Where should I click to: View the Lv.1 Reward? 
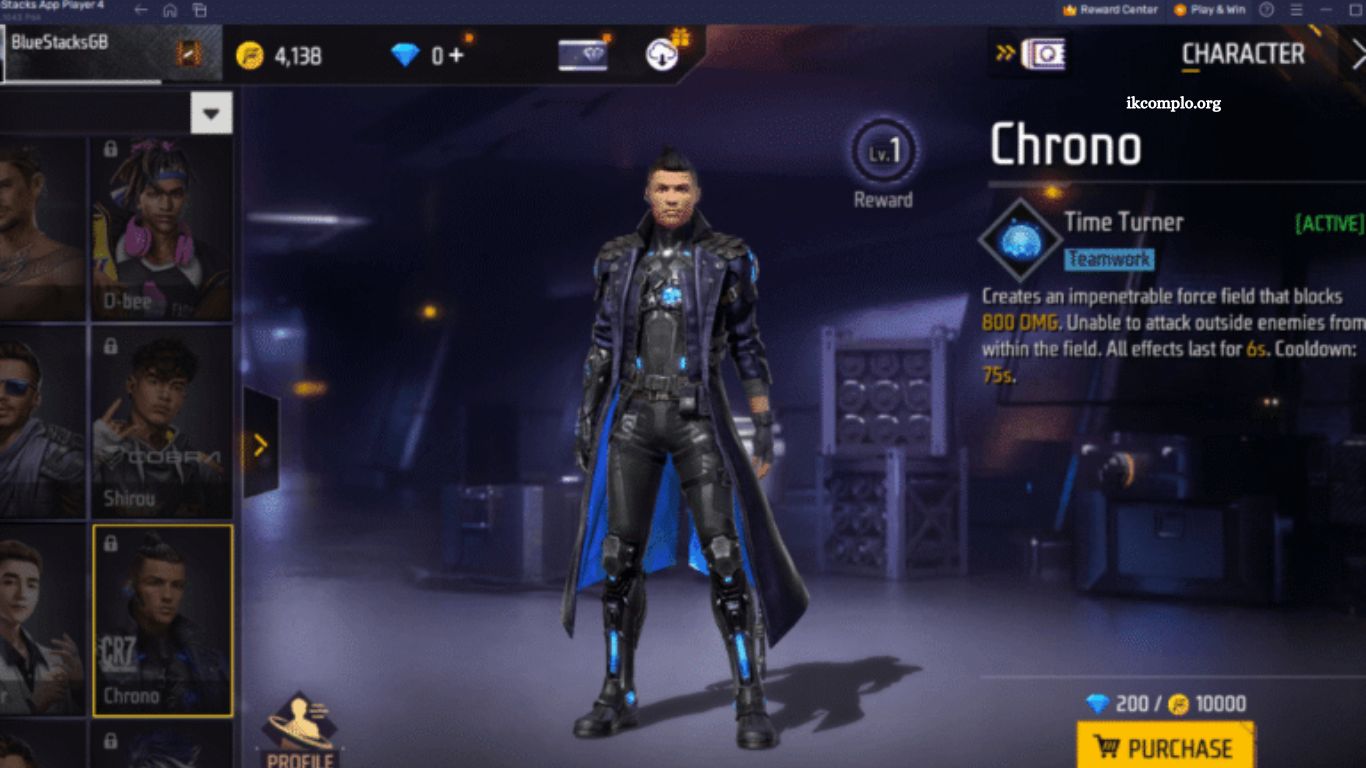point(883,162)
